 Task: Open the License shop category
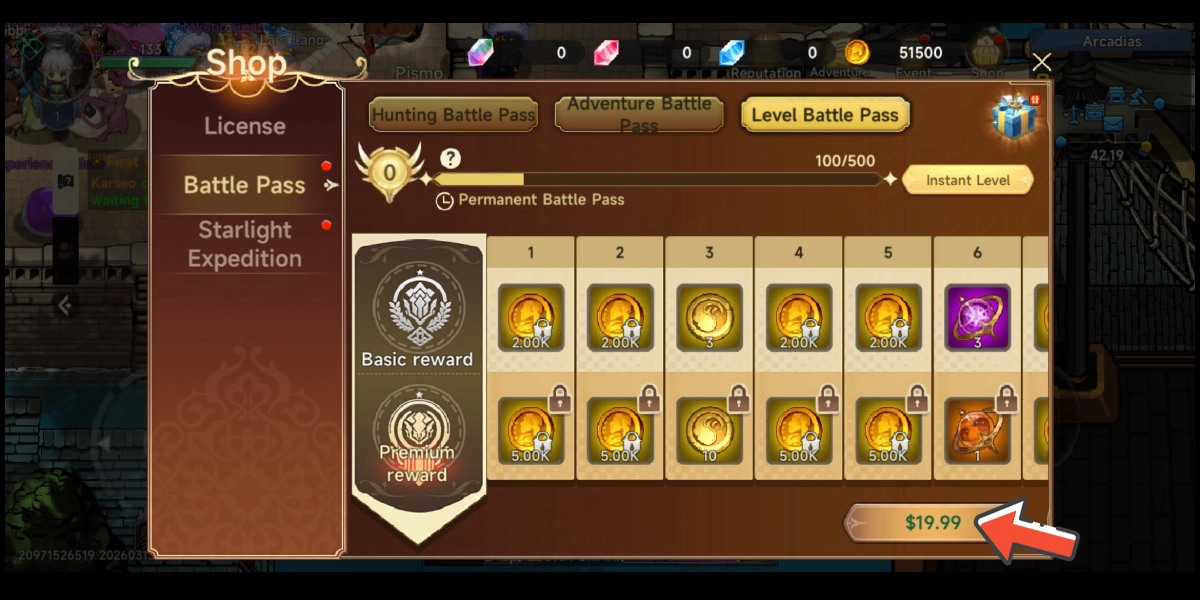pos(245,126)
